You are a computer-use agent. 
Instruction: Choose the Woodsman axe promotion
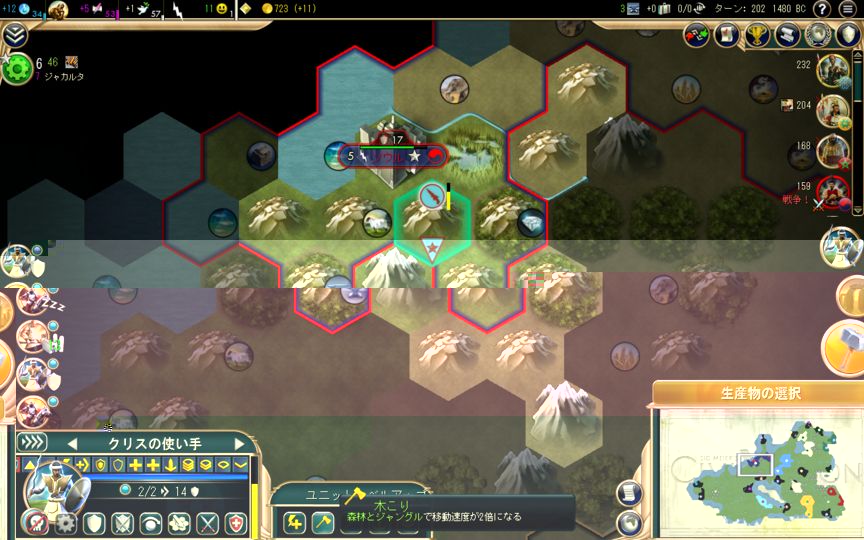click(322, 522)
